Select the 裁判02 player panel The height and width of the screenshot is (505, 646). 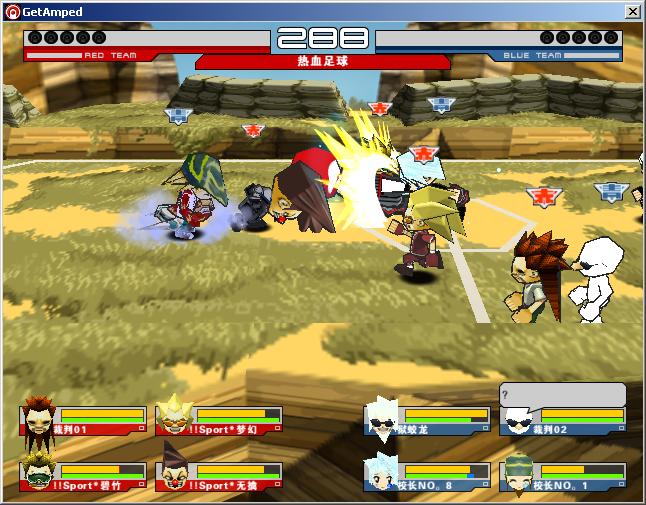(563, 420)
